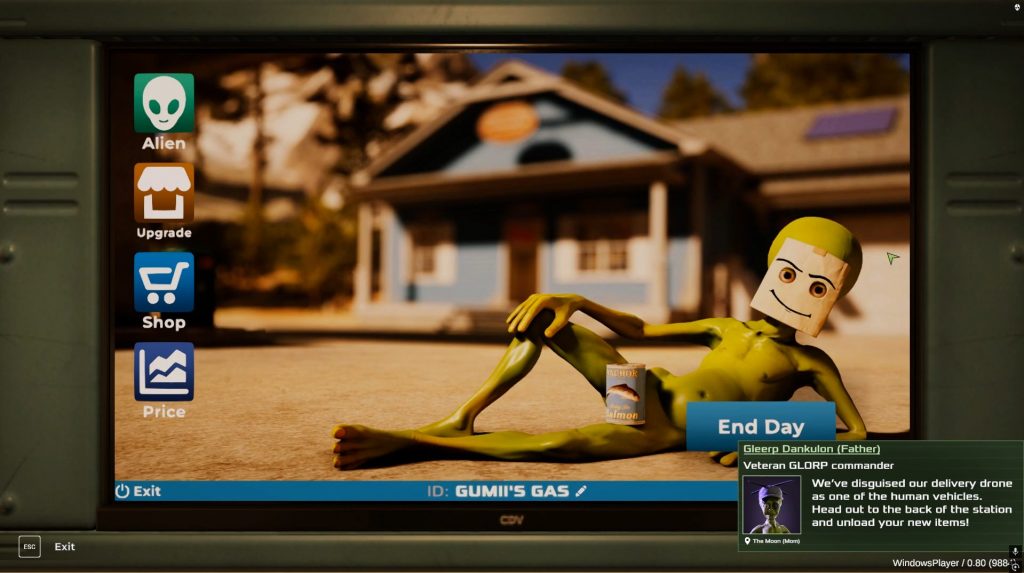Screen dimensions: 1024x573
Task: Click the End Day button
Action: coord(760,426)
